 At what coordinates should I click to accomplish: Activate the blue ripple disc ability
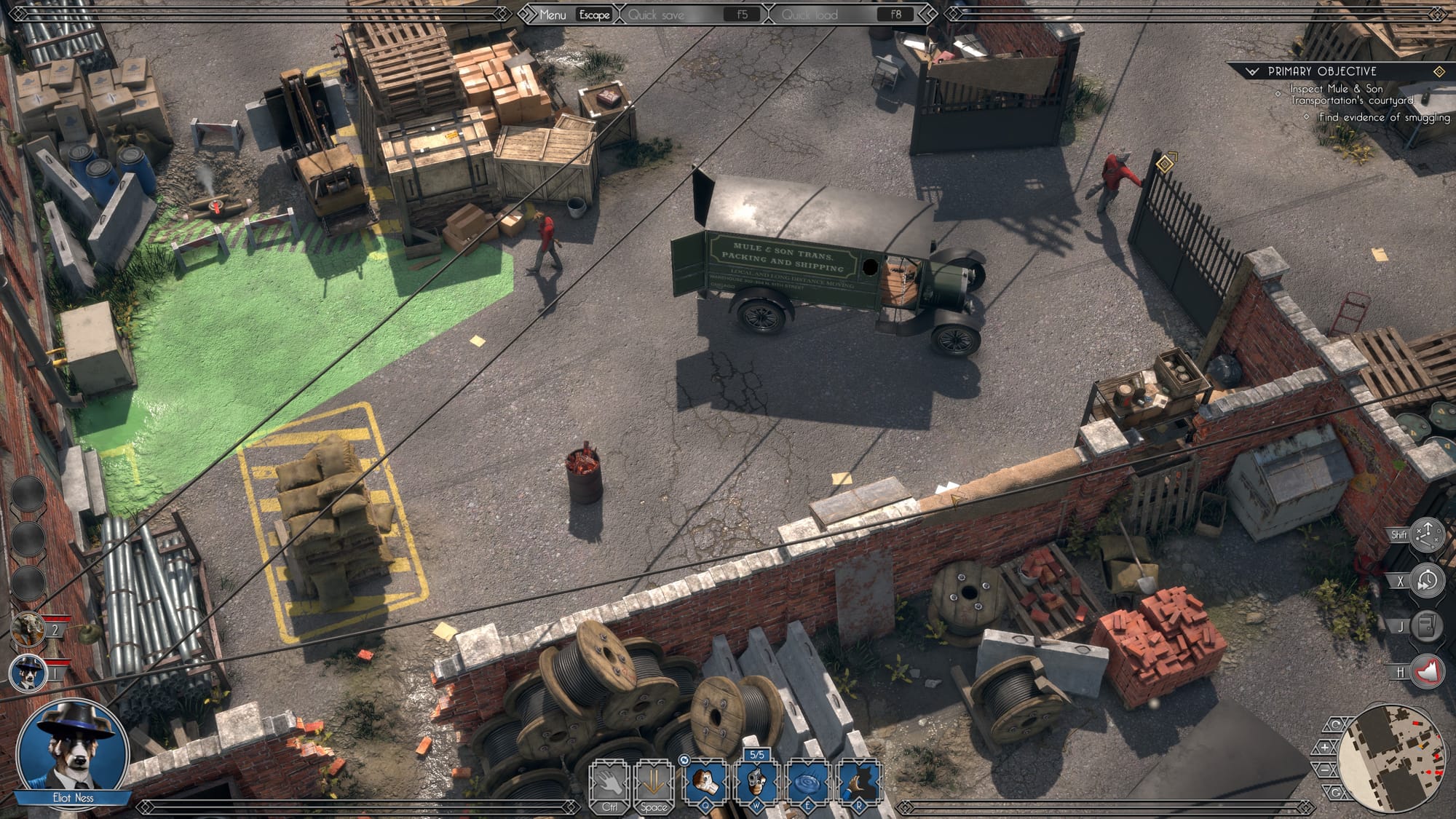click(807, 782)
